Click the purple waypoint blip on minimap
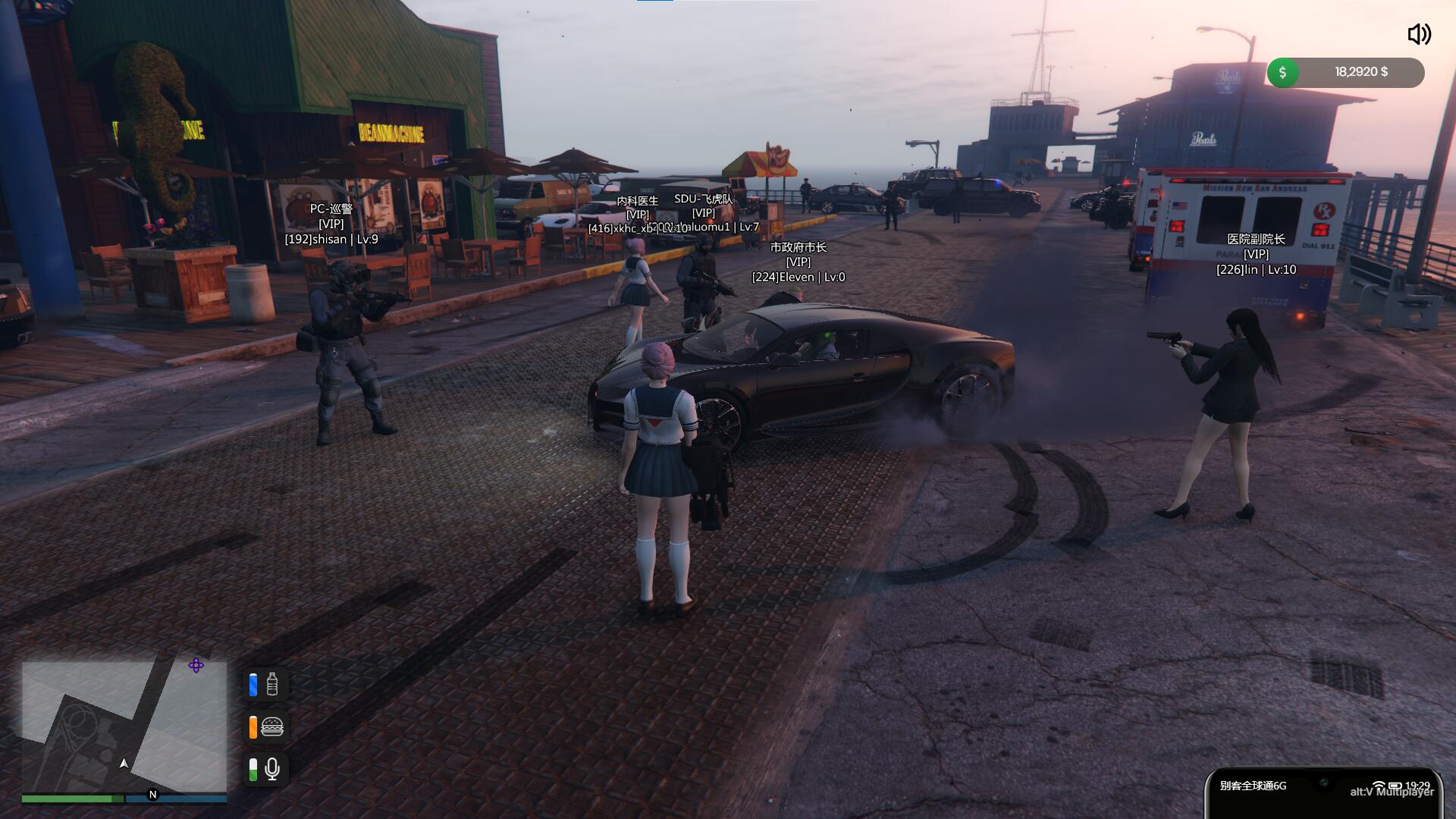Image resolution: width=1456 pixels, height=819 pixels. [x=196, y=666]
